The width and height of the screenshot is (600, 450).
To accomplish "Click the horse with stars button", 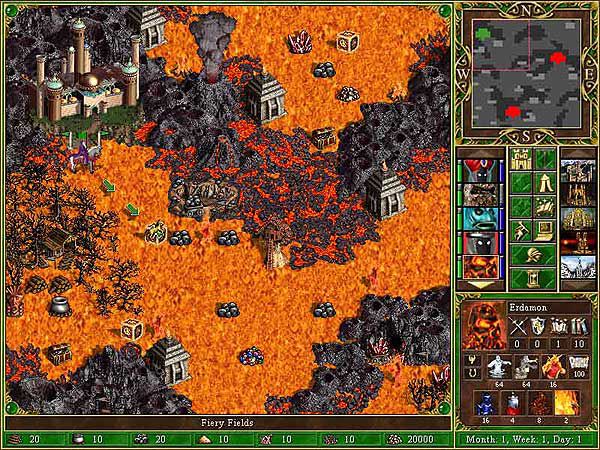I will pyautogui.click(x=545, y=207).
